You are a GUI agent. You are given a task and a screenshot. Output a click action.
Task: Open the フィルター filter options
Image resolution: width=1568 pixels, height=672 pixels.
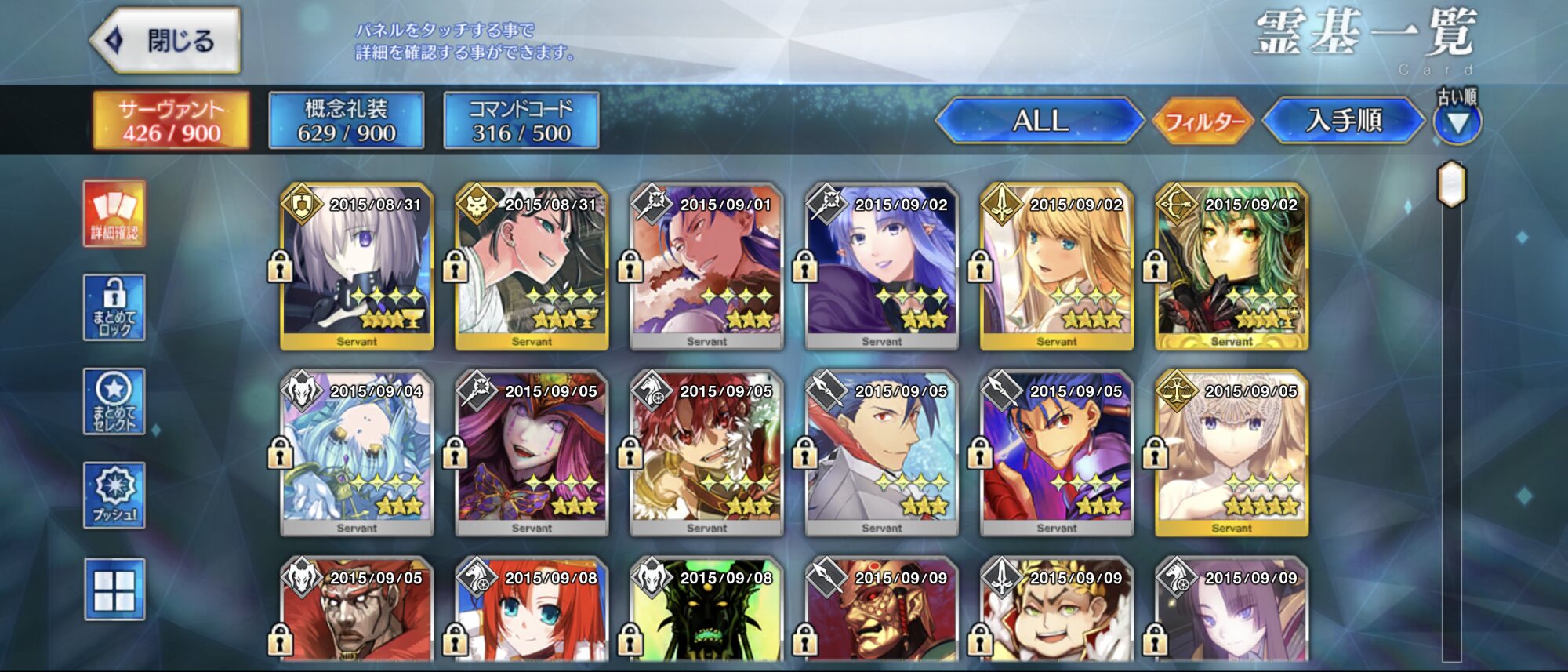click(x=1203, y=122)
